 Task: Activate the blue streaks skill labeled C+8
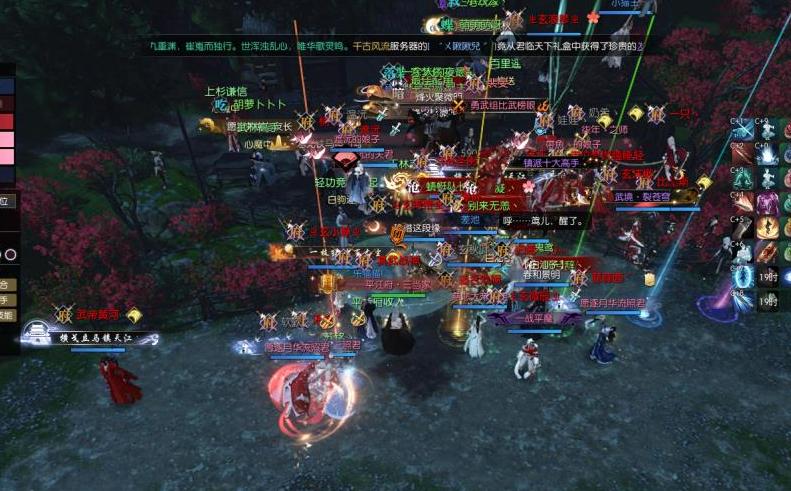pos(741,300)
